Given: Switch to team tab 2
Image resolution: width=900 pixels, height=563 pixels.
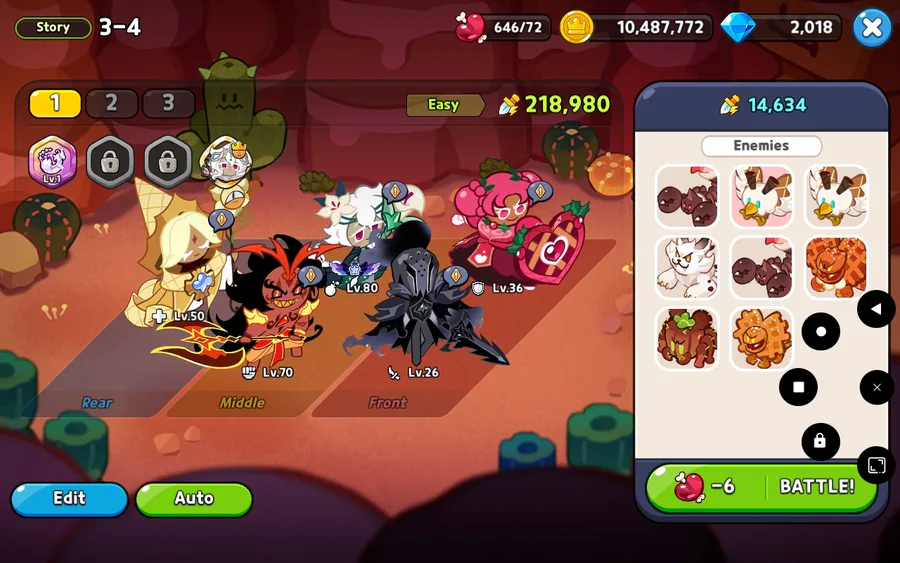Looking at the screenshot, I should (111, 103).
